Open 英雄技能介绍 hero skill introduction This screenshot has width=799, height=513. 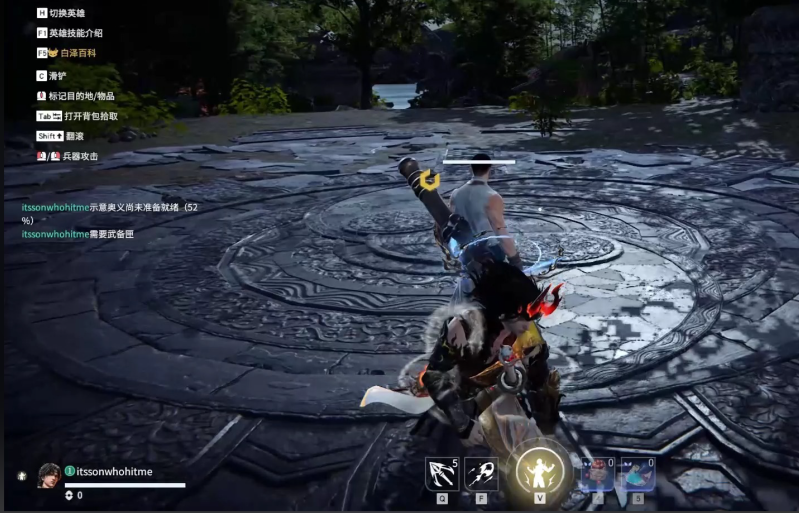75,33
